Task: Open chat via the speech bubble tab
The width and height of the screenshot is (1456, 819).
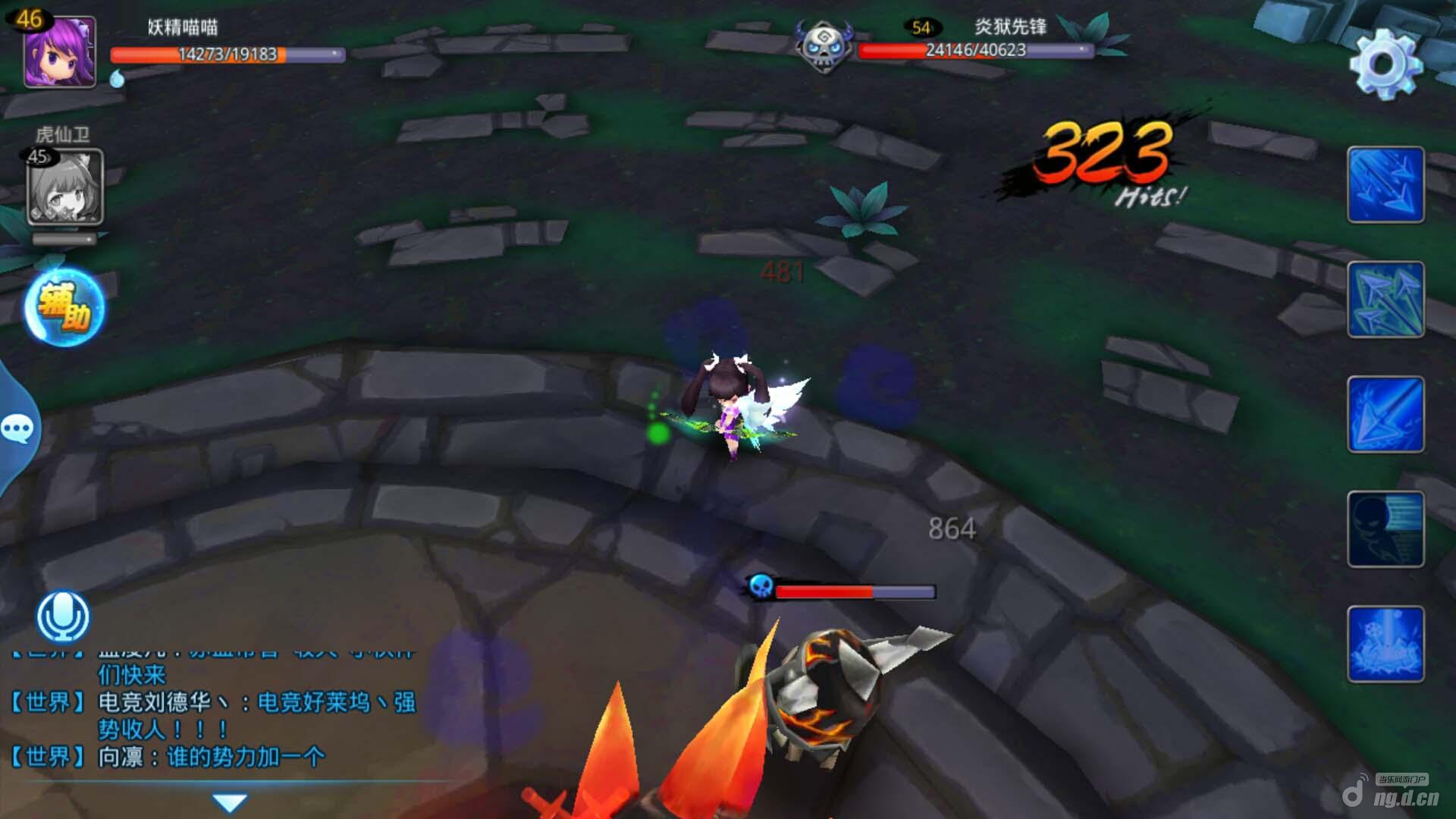Action: tap(17, 429)
